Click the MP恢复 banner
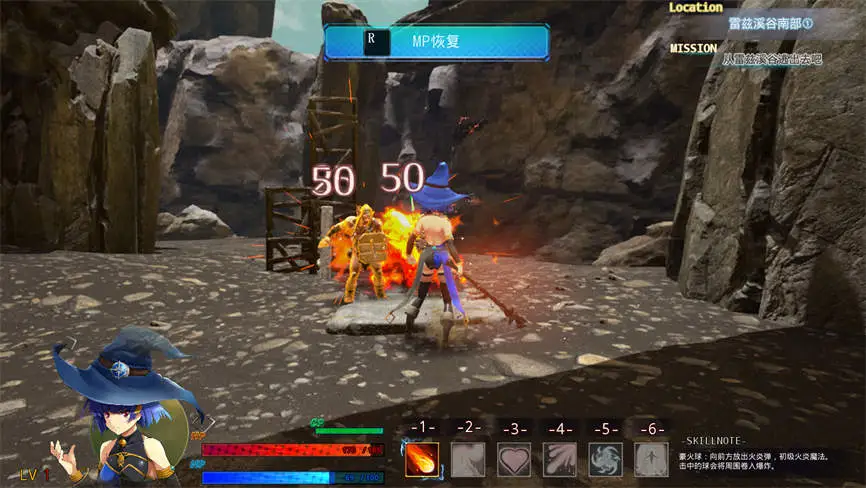 click(436, 43)
